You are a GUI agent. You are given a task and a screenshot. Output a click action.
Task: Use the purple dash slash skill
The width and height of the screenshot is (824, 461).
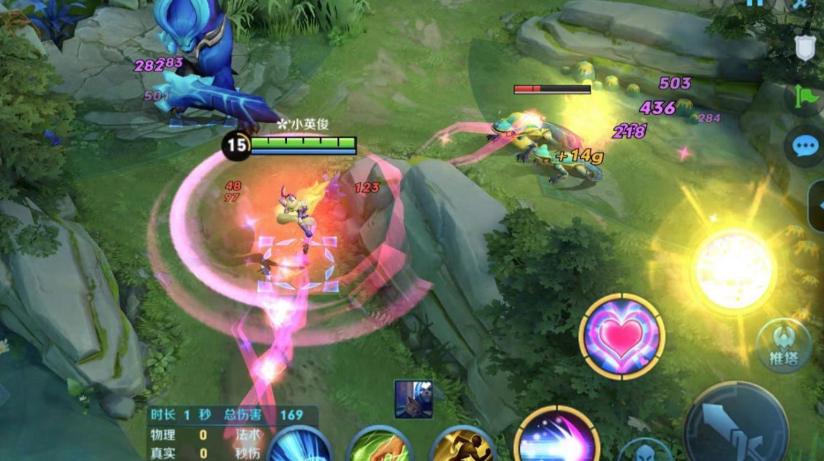coord(555,438)
